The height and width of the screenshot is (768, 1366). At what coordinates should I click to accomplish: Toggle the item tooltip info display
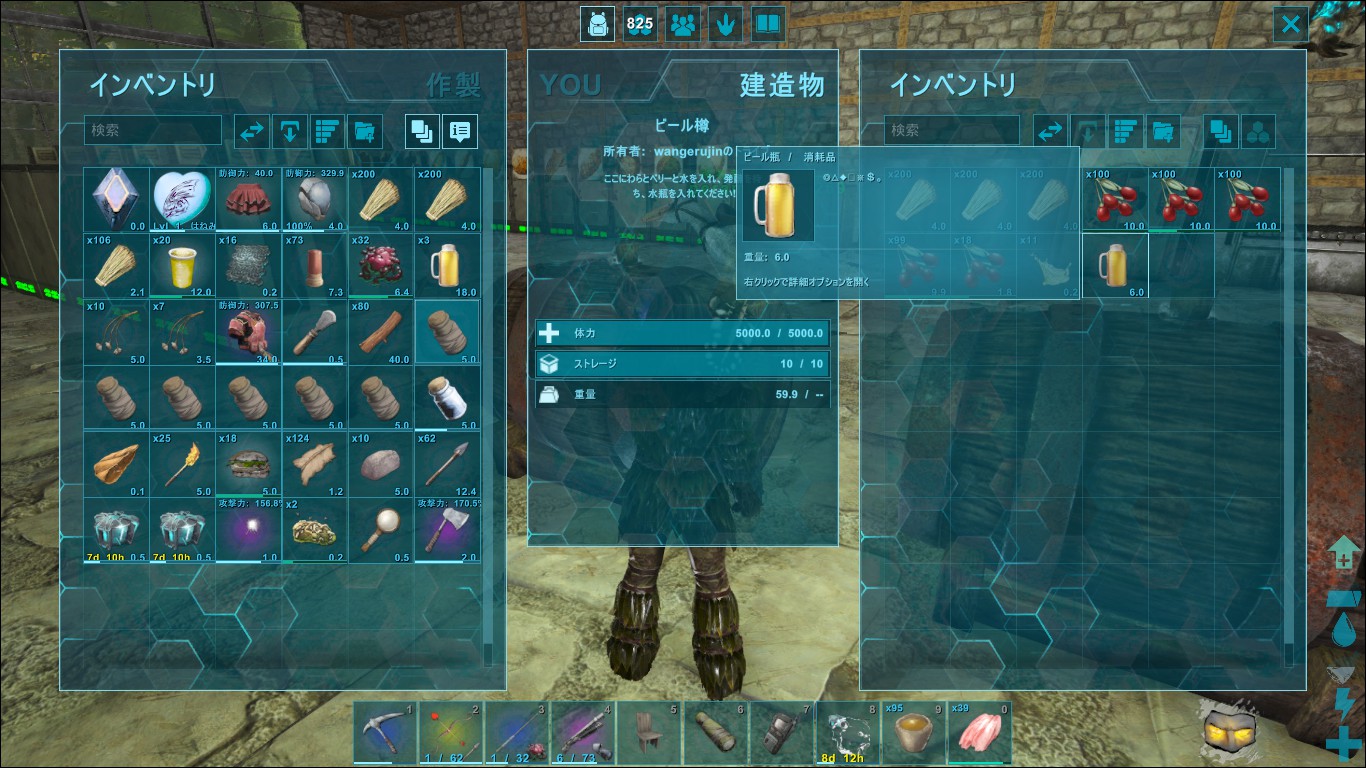point(459,130)
